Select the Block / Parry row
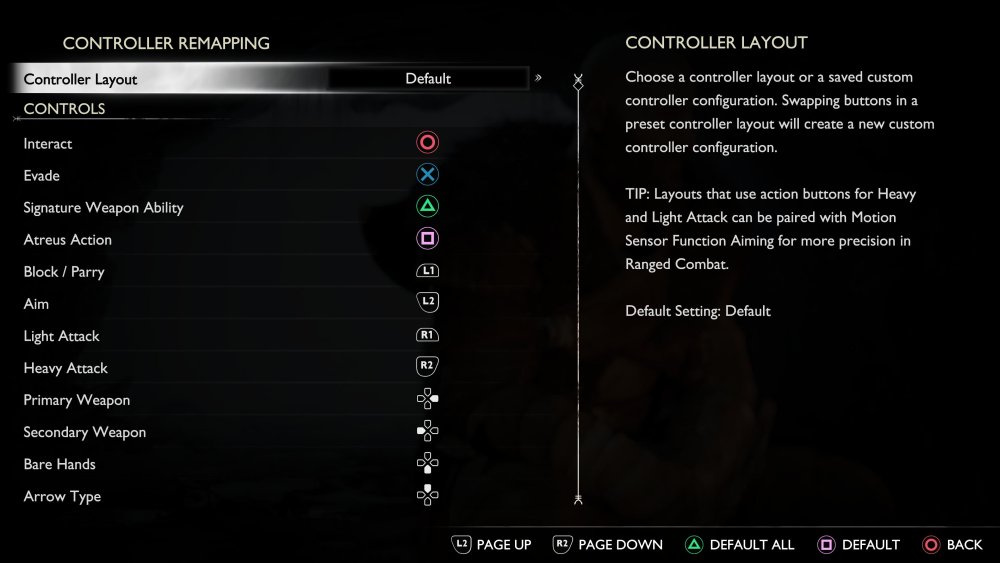The height and width of the screenshot is (563, 1000). [x=230, y=272]
